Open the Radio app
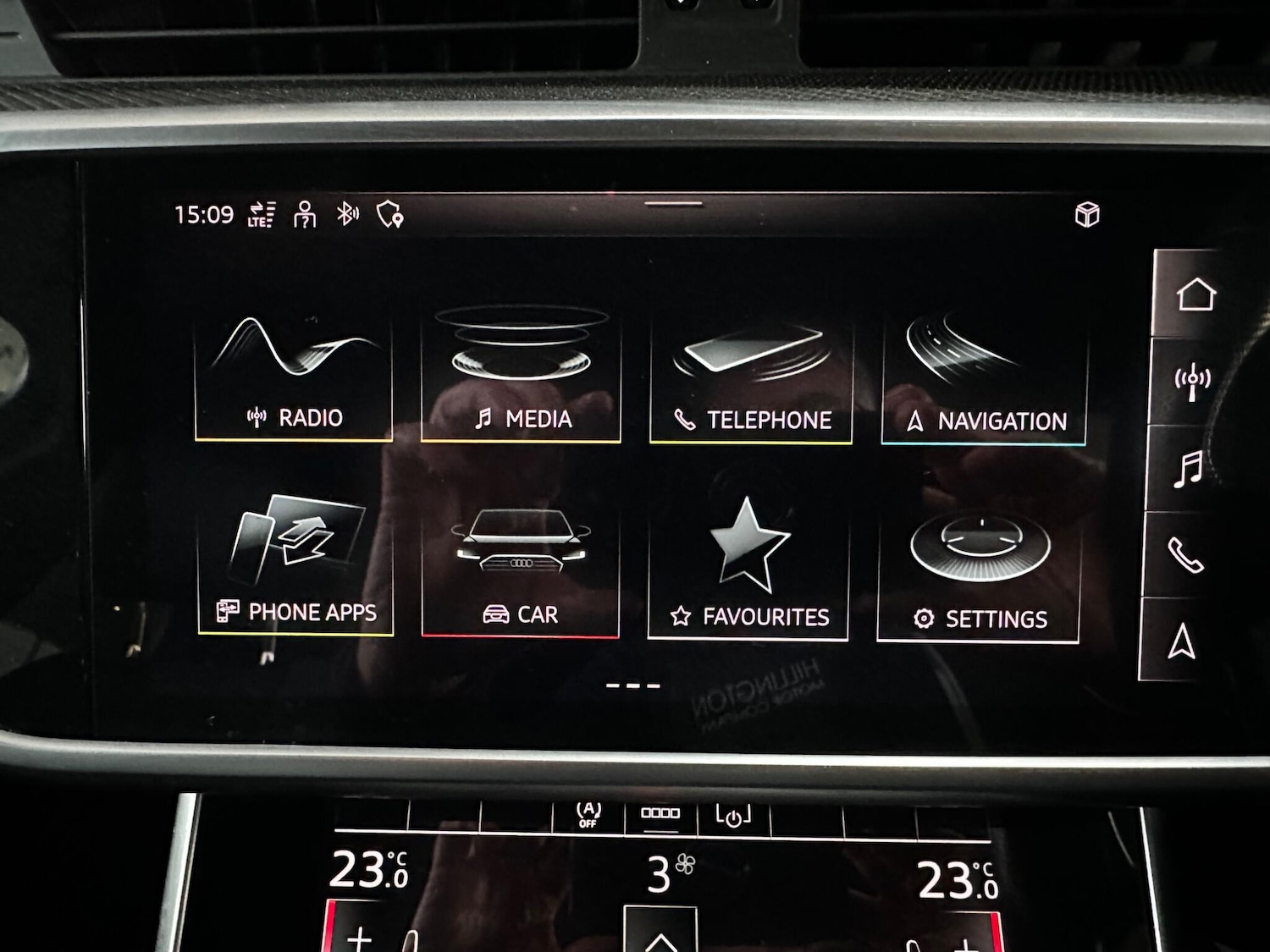This screenshot has width=1270, height=952. coord(295,377)
